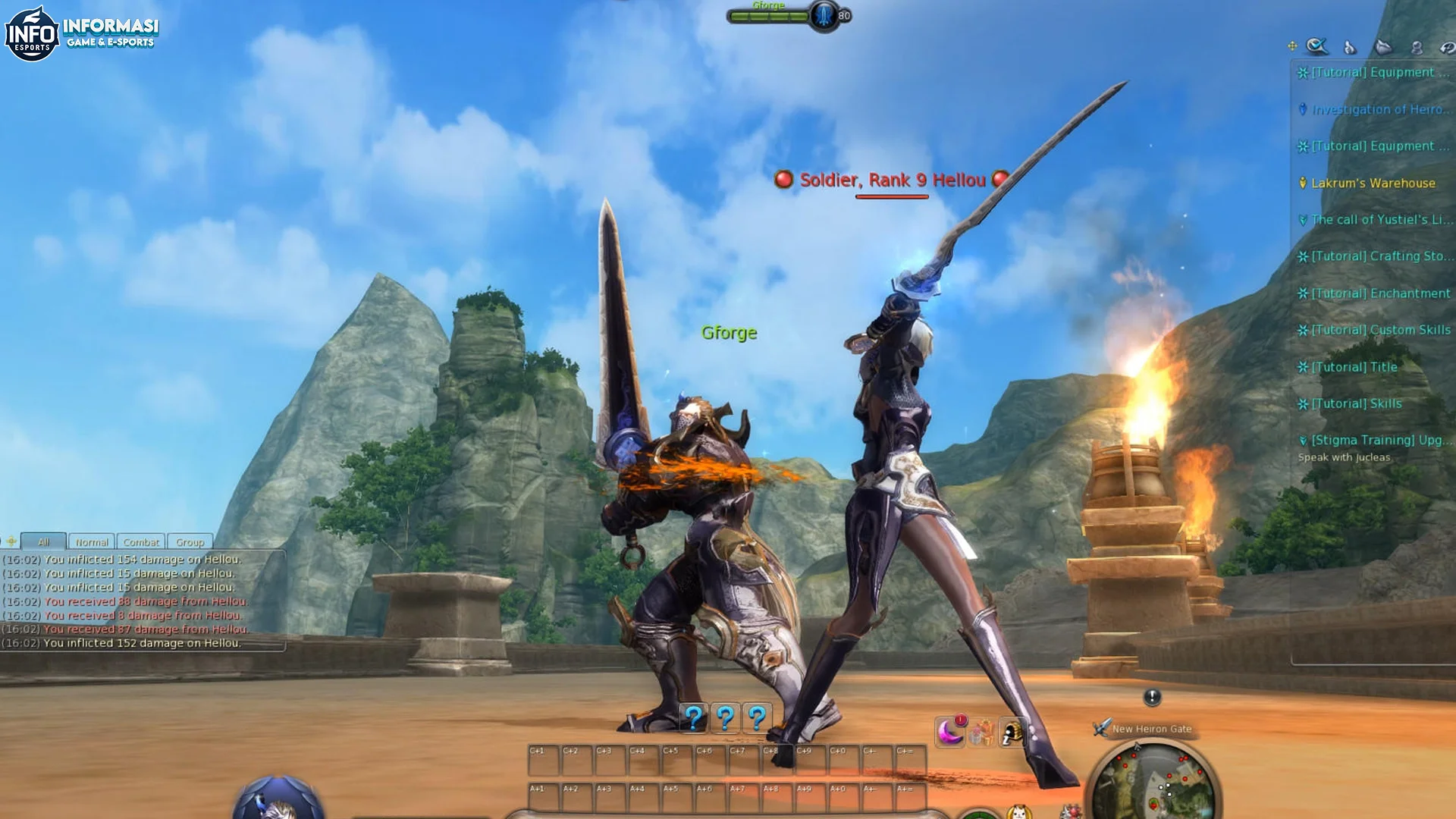Open the [Tutorial] Skills quest entry

coord(1357,403)
